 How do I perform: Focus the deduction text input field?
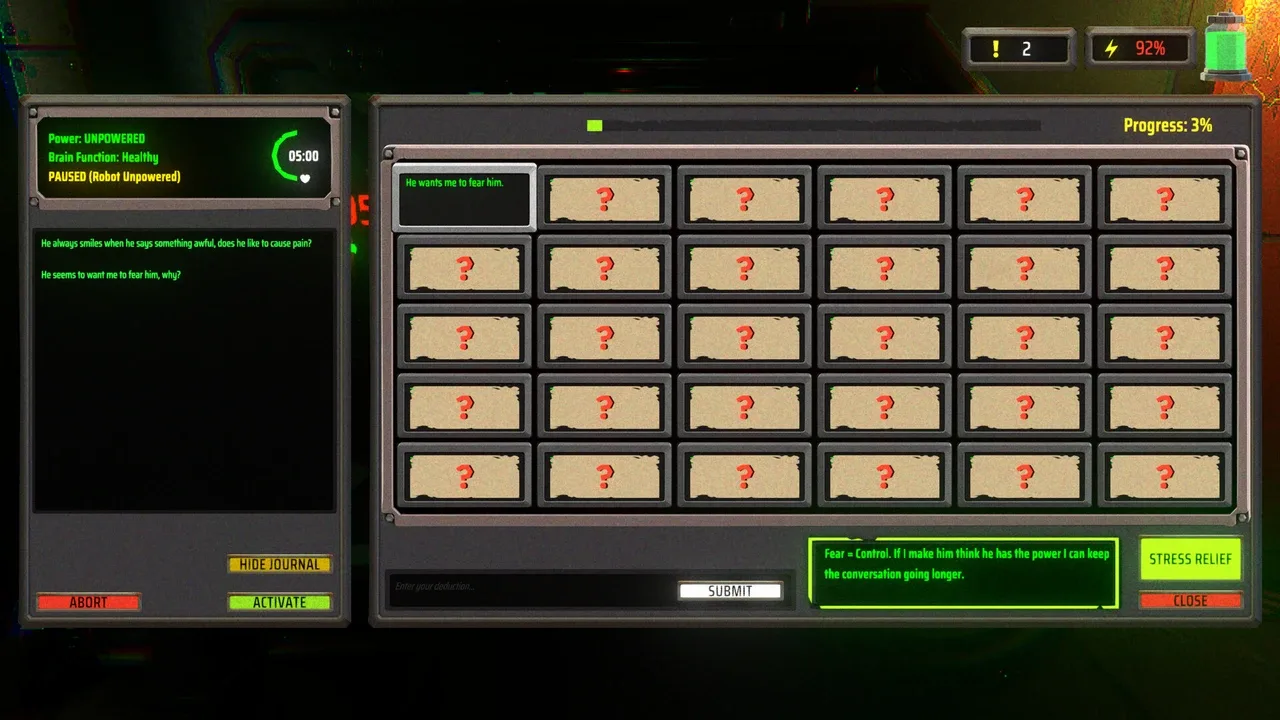coord(530,587)
